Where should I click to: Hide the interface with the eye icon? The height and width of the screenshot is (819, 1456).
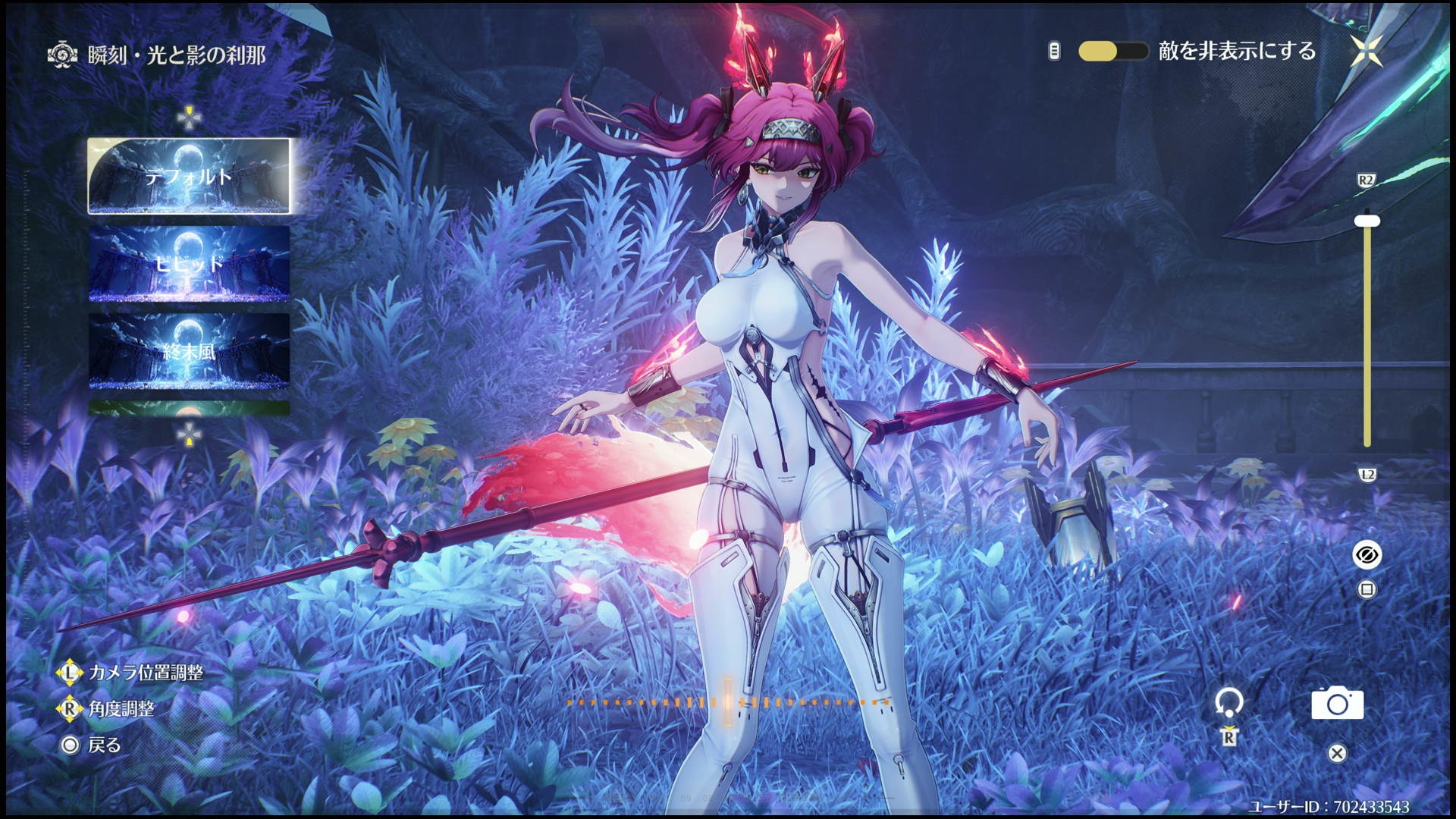click(x=1367, y=555)
